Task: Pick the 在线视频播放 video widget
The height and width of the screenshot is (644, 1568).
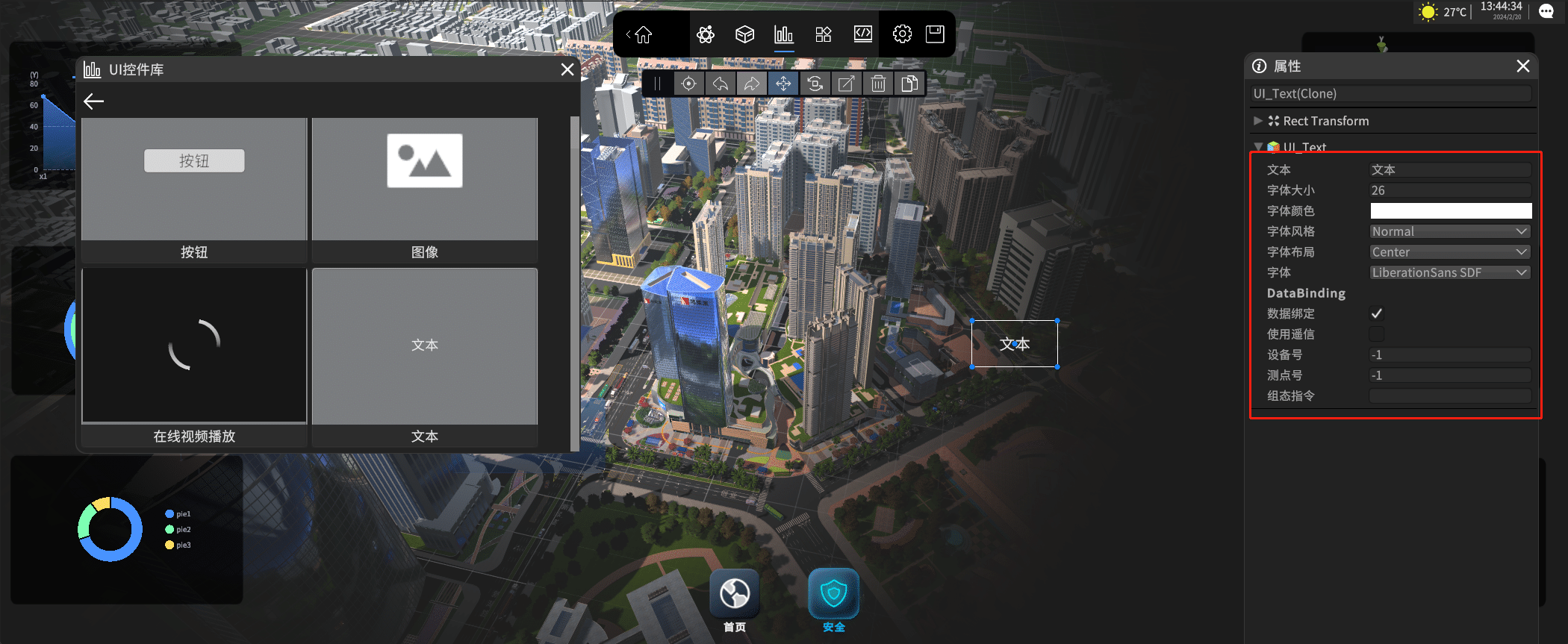Action: (194, 347)
